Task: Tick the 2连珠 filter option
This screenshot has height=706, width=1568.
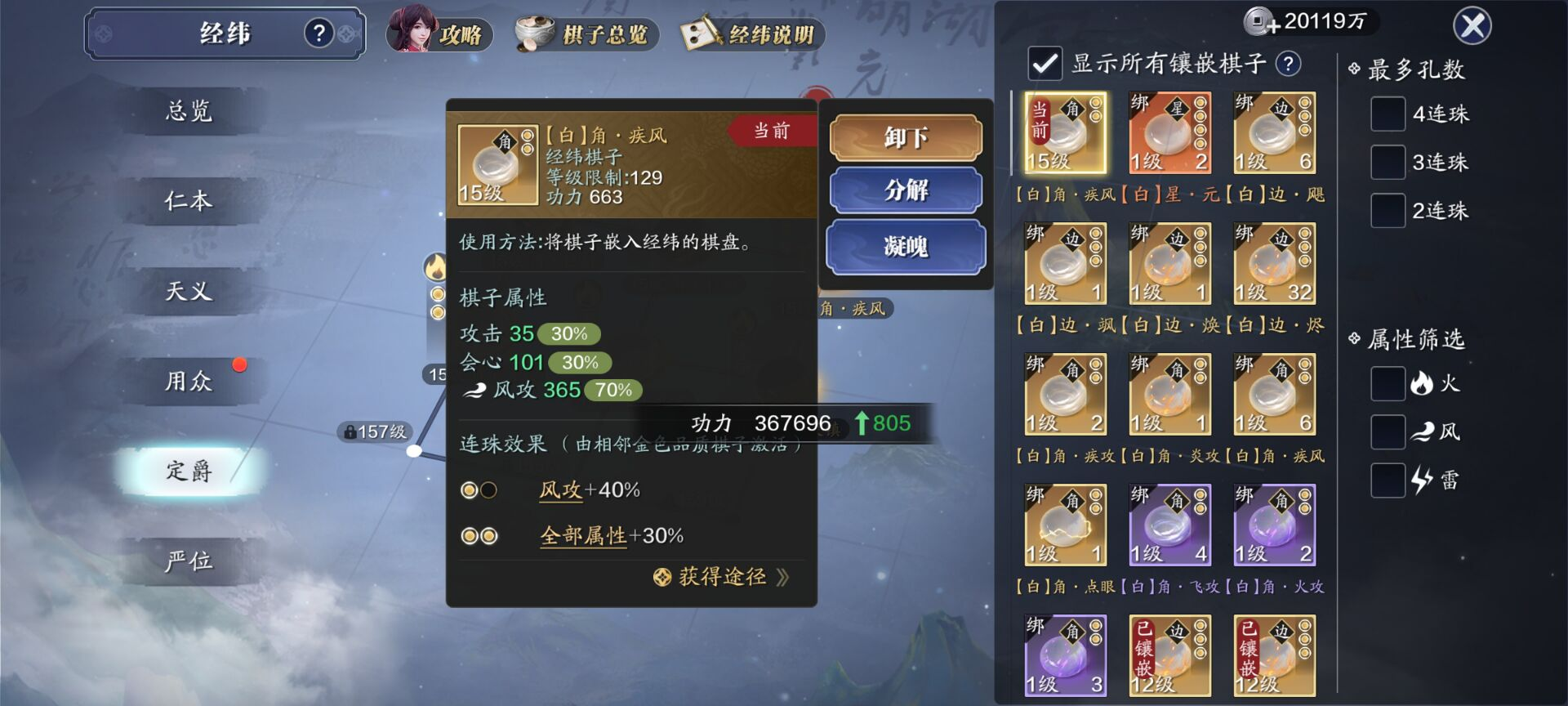Action: click(x=1388, y=210)
